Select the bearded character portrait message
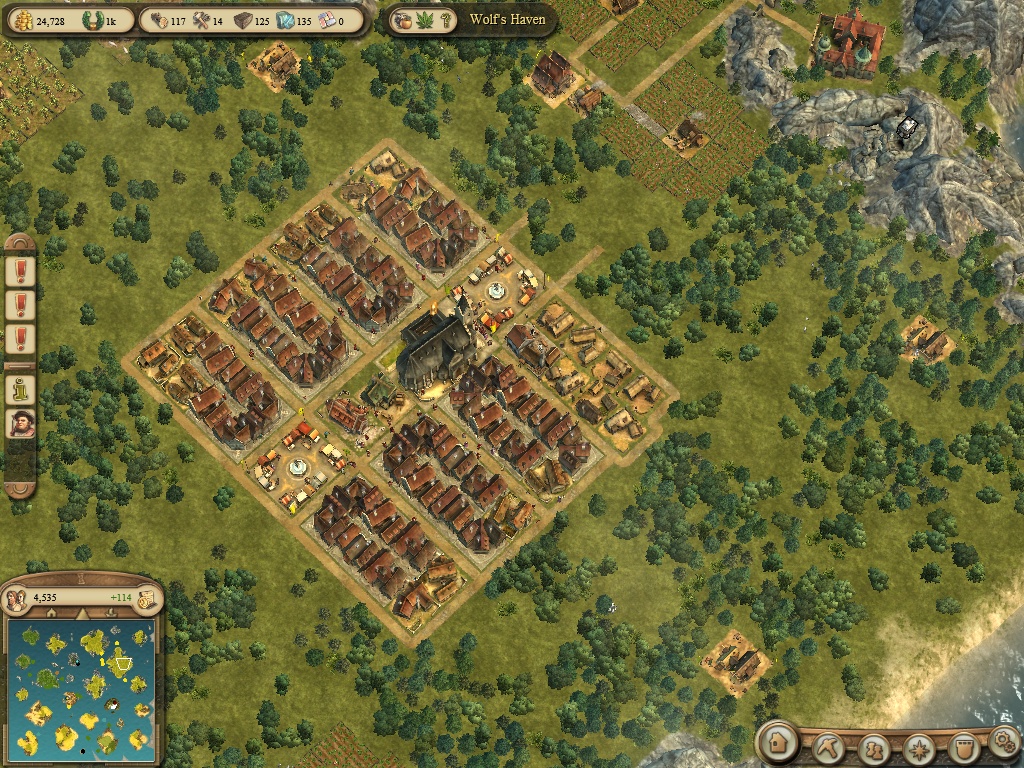The image size is (1024, 768). coord(20,422)
